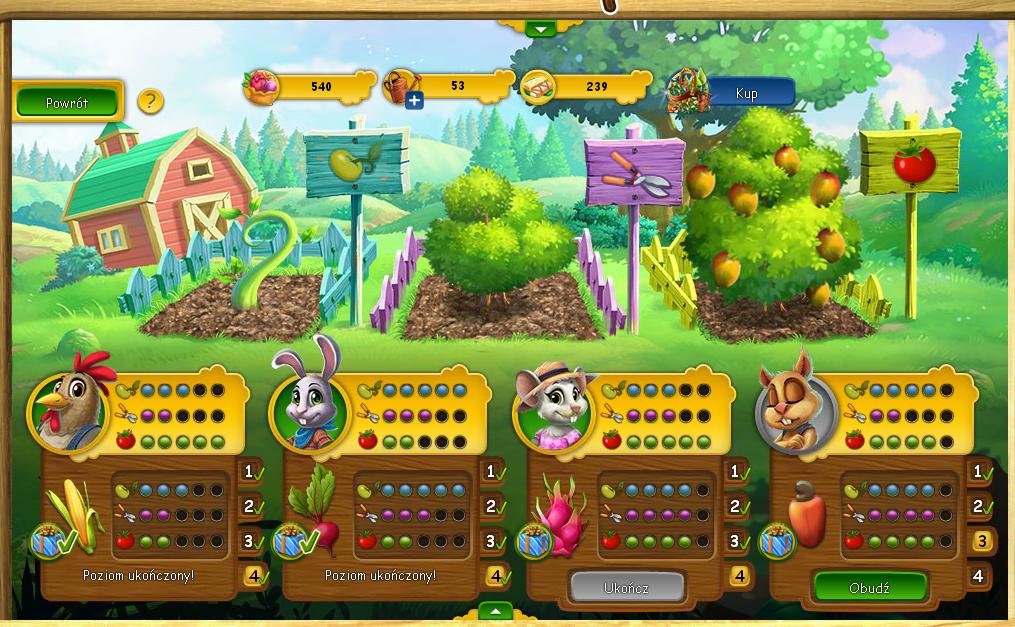Click the pruning shears signpost
This screenshot has height=627, width=1015.
pyautogui.click(x=634, y=170)
